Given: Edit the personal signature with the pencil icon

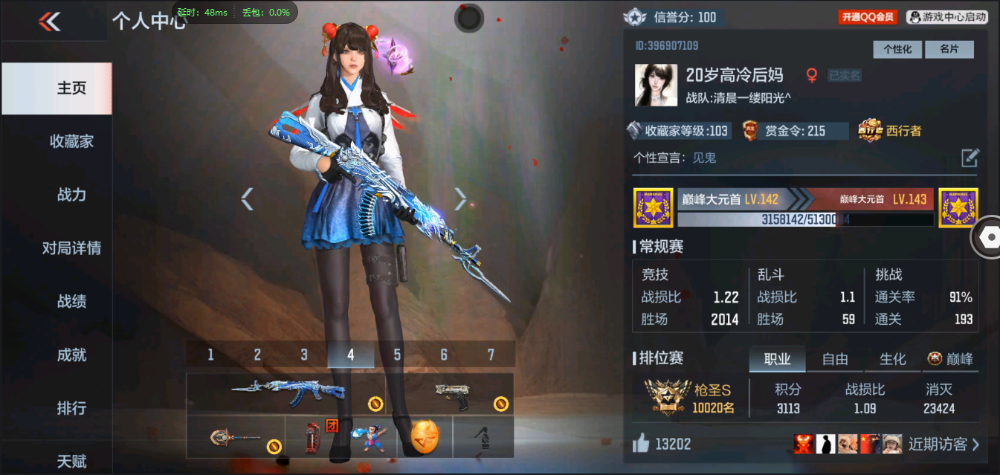Looking at the screenshot, I should click(969, 157).
